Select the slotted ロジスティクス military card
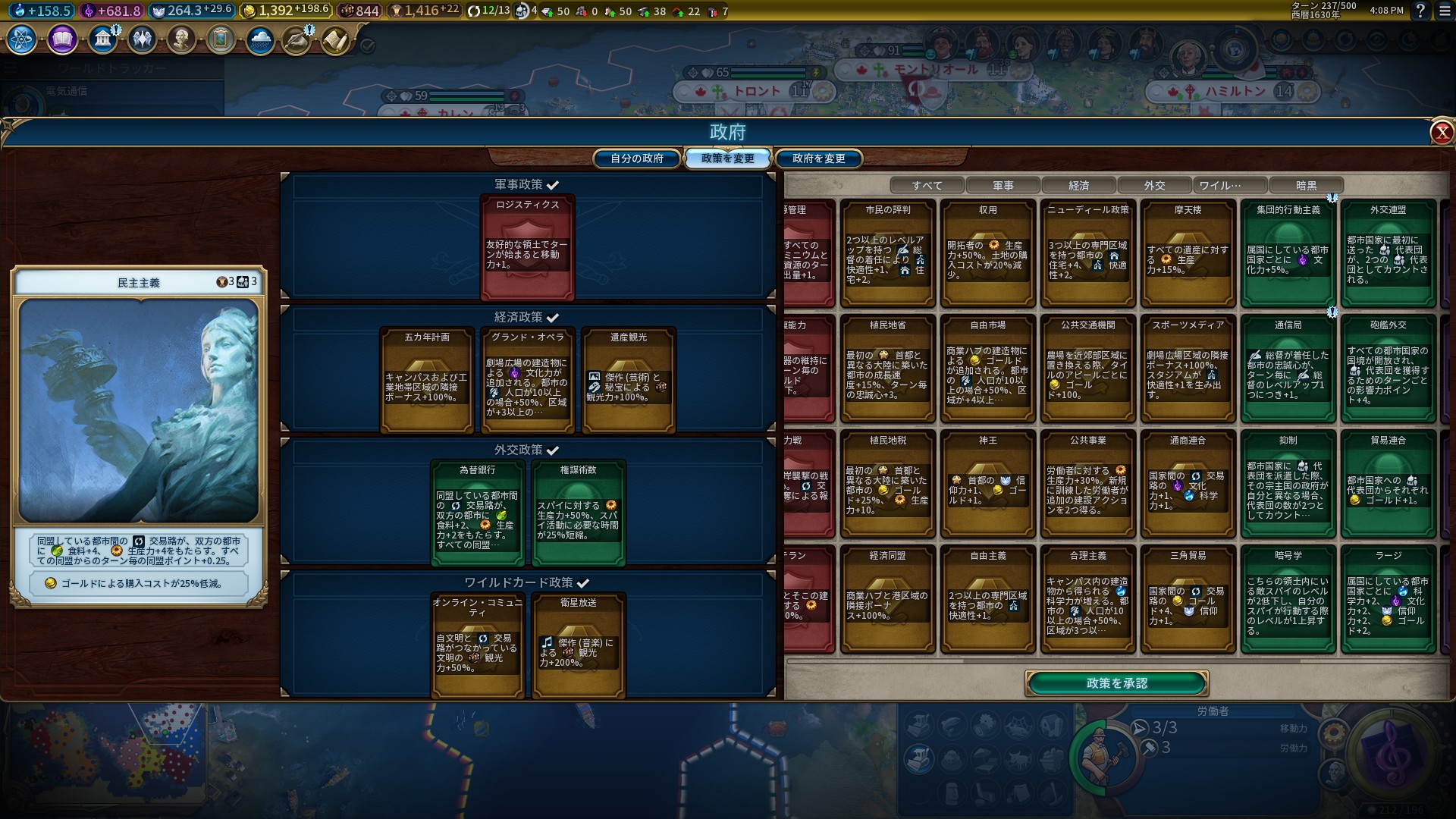 (527, 247)
